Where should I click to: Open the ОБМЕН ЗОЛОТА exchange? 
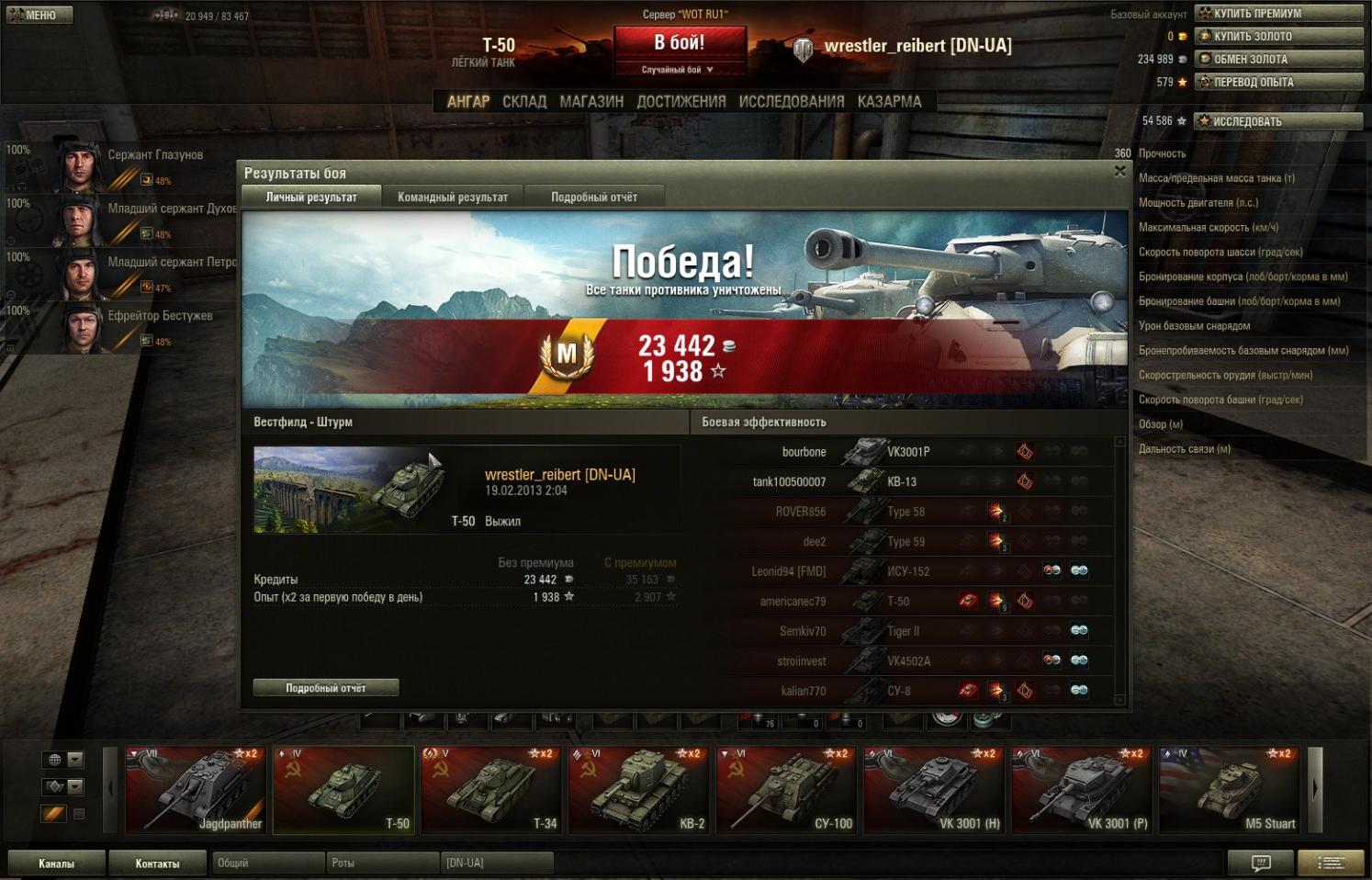[x=1279, y=59]
